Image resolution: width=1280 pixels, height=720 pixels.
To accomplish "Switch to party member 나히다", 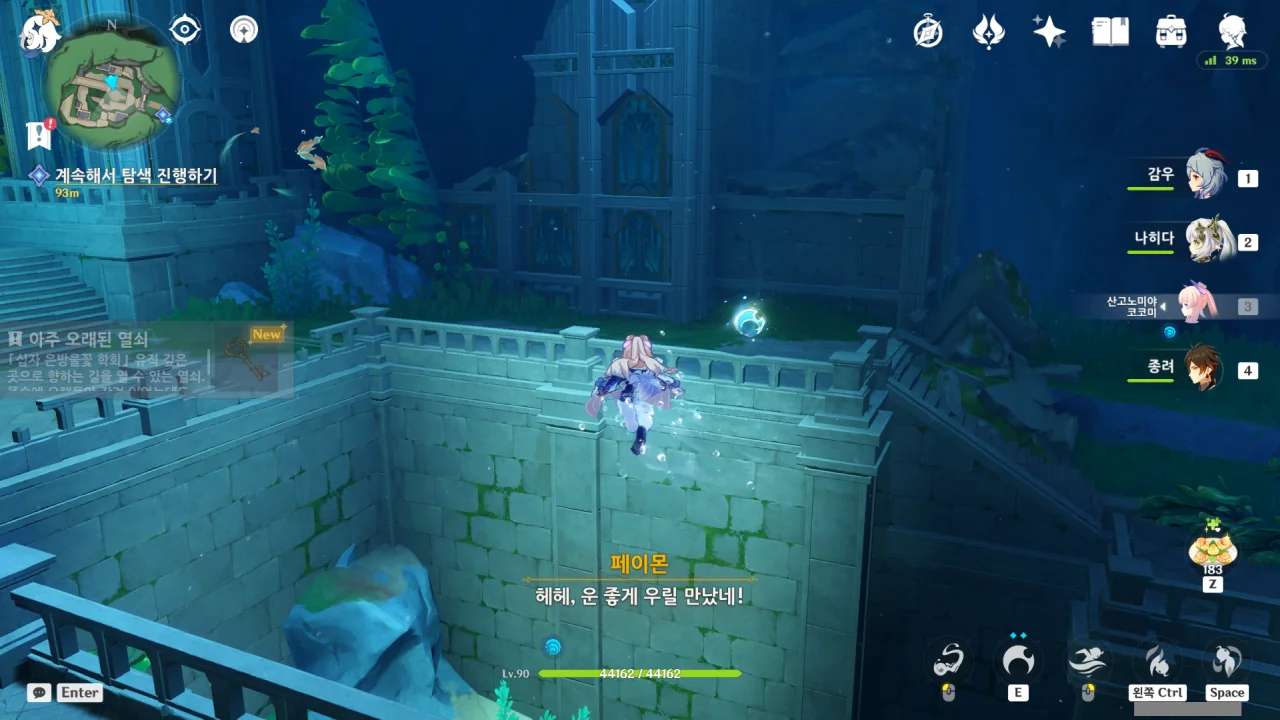I will [x=1205, y=240].
